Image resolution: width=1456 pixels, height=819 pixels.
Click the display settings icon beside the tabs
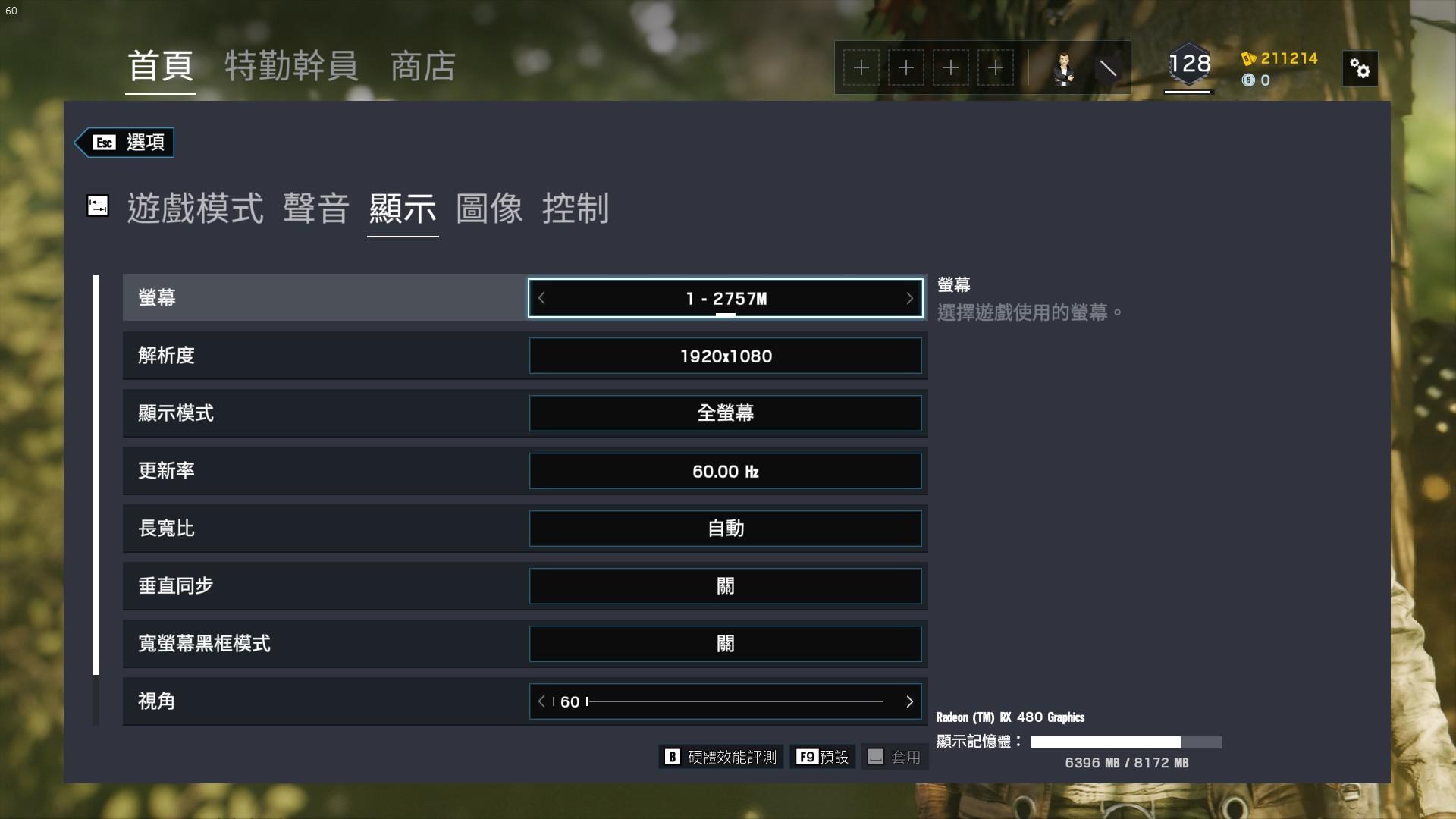[98, 206]
